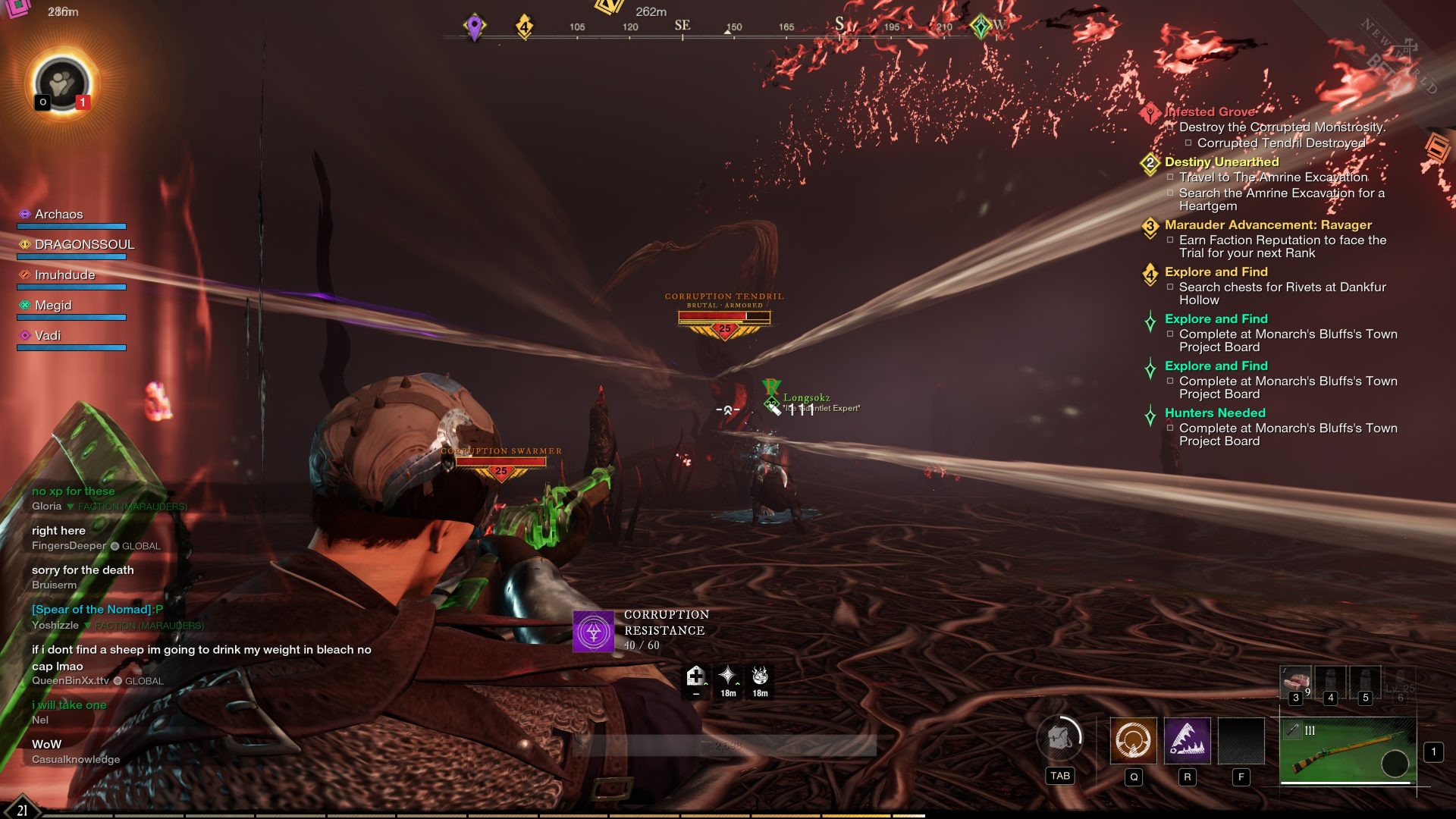Open the inventory bag icon
This screenshot has width=1456, height=819.
pos(1059,739)
